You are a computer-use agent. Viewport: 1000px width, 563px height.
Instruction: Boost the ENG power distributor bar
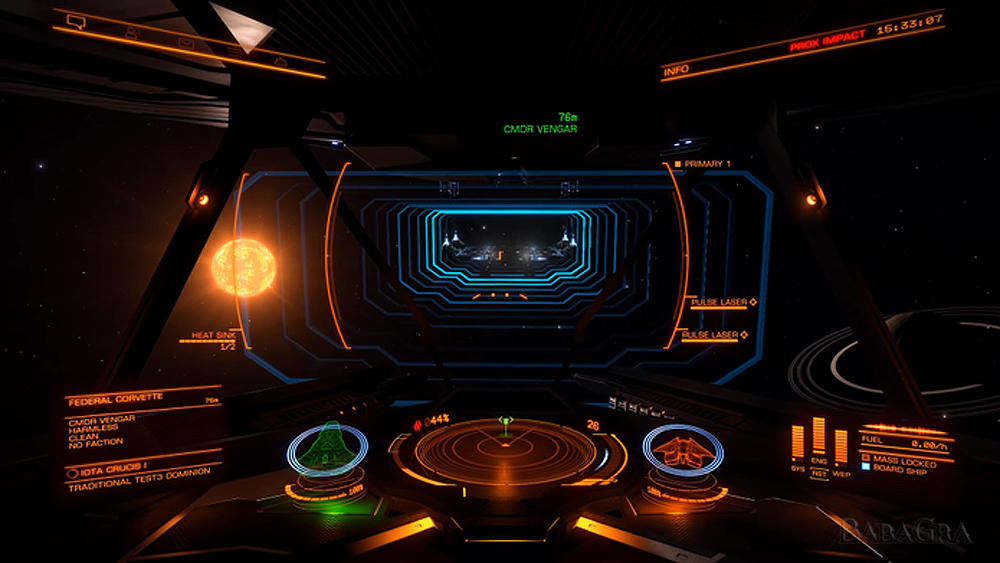coord(819,436)
